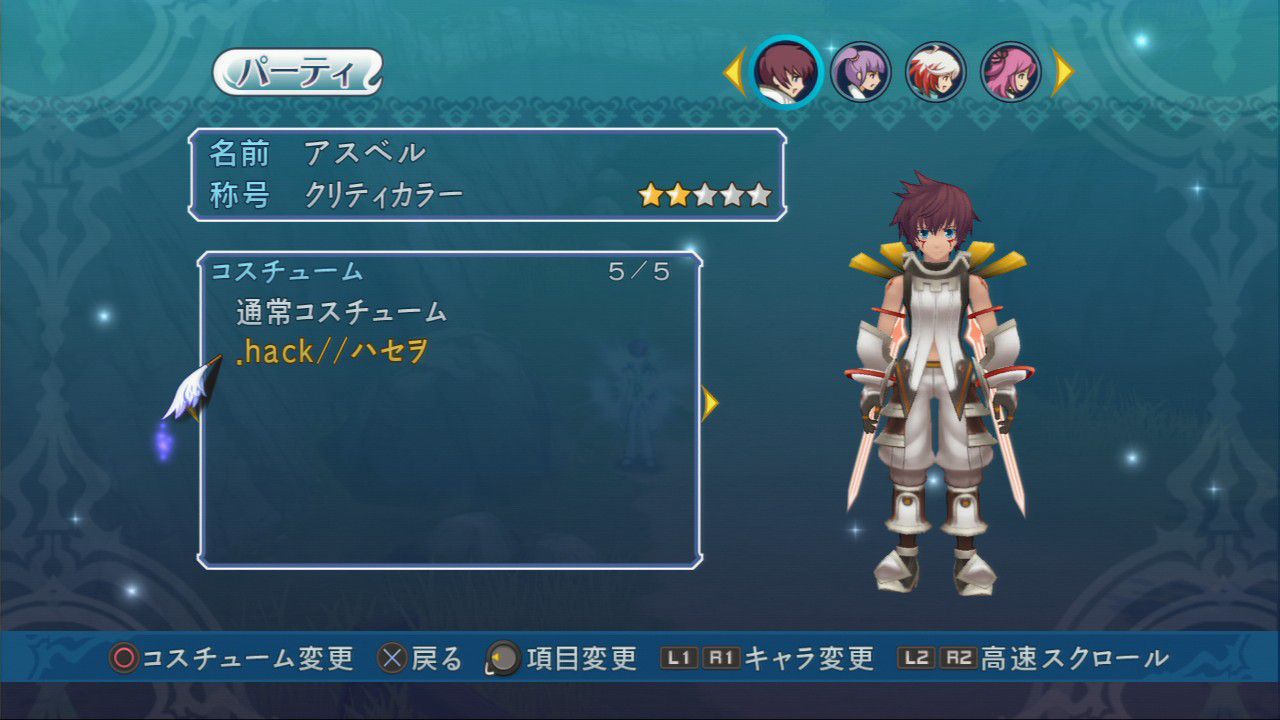This screenshot has height=720, width=1280.
Task: Advance the costume list with its right arrow
Action: [x=710, y=403]
